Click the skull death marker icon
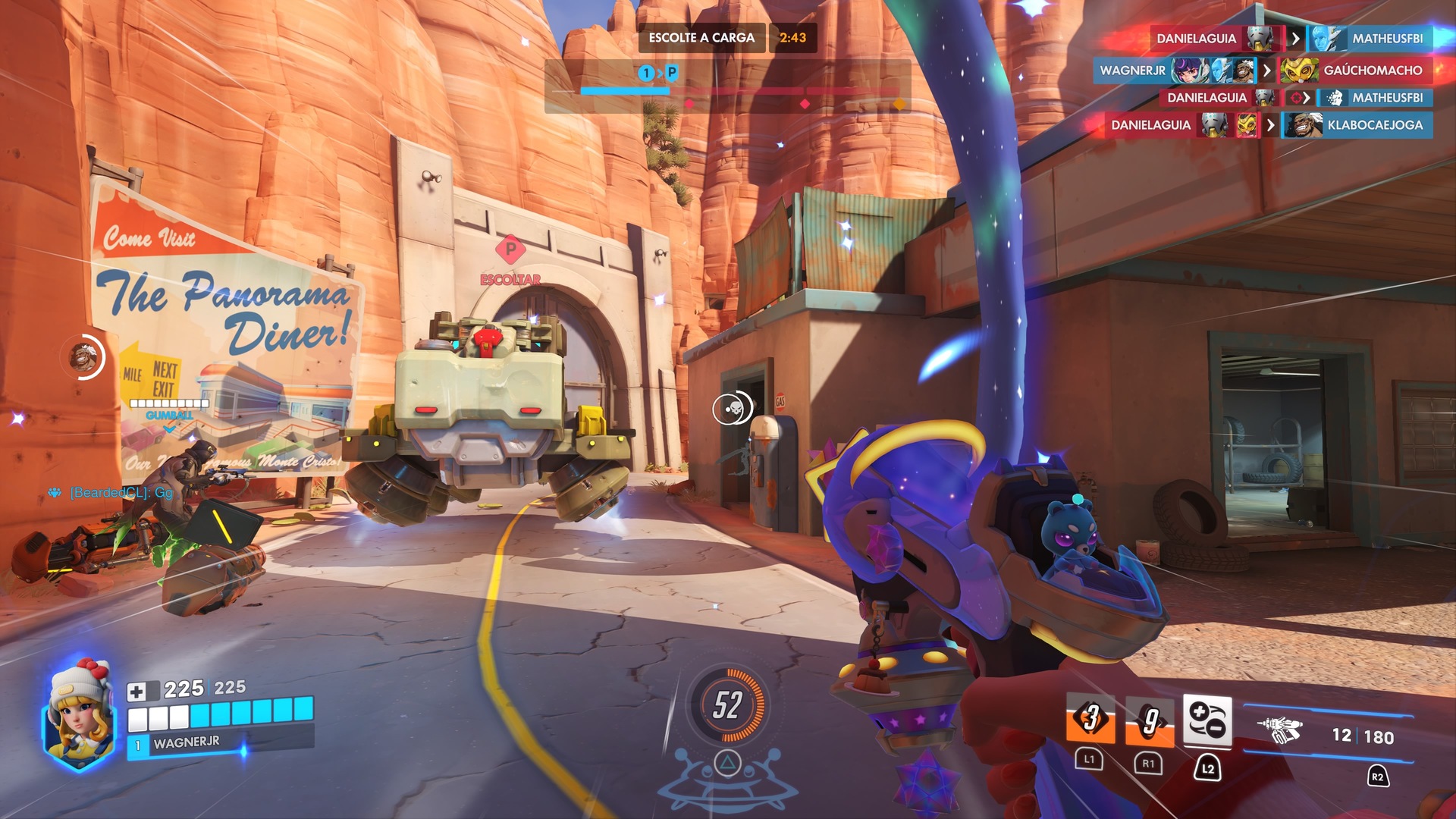This screenshot has height=819, width=1456. [x=733, y=409]
